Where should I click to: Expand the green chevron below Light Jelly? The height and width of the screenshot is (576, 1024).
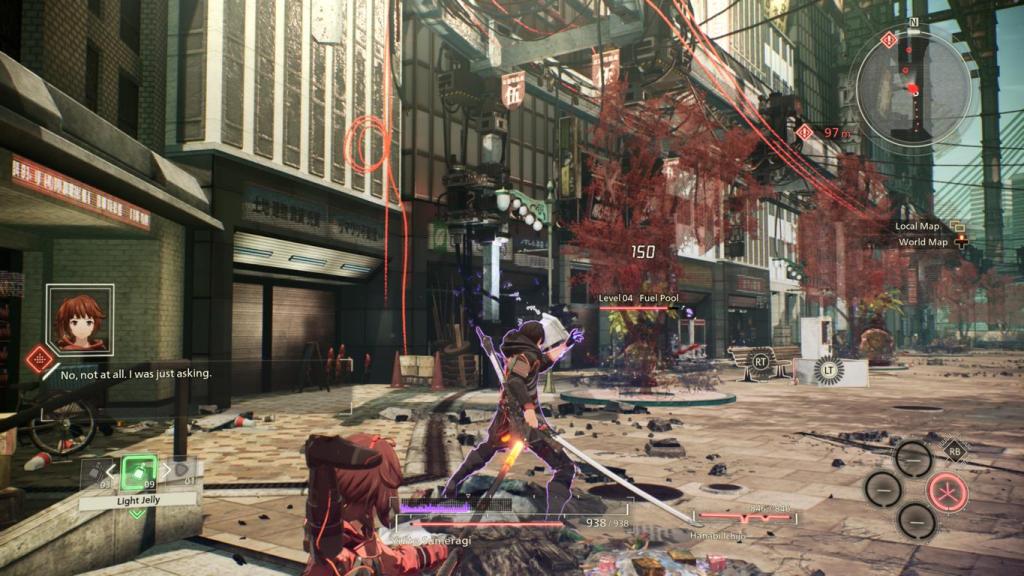[x=136, y=513]
